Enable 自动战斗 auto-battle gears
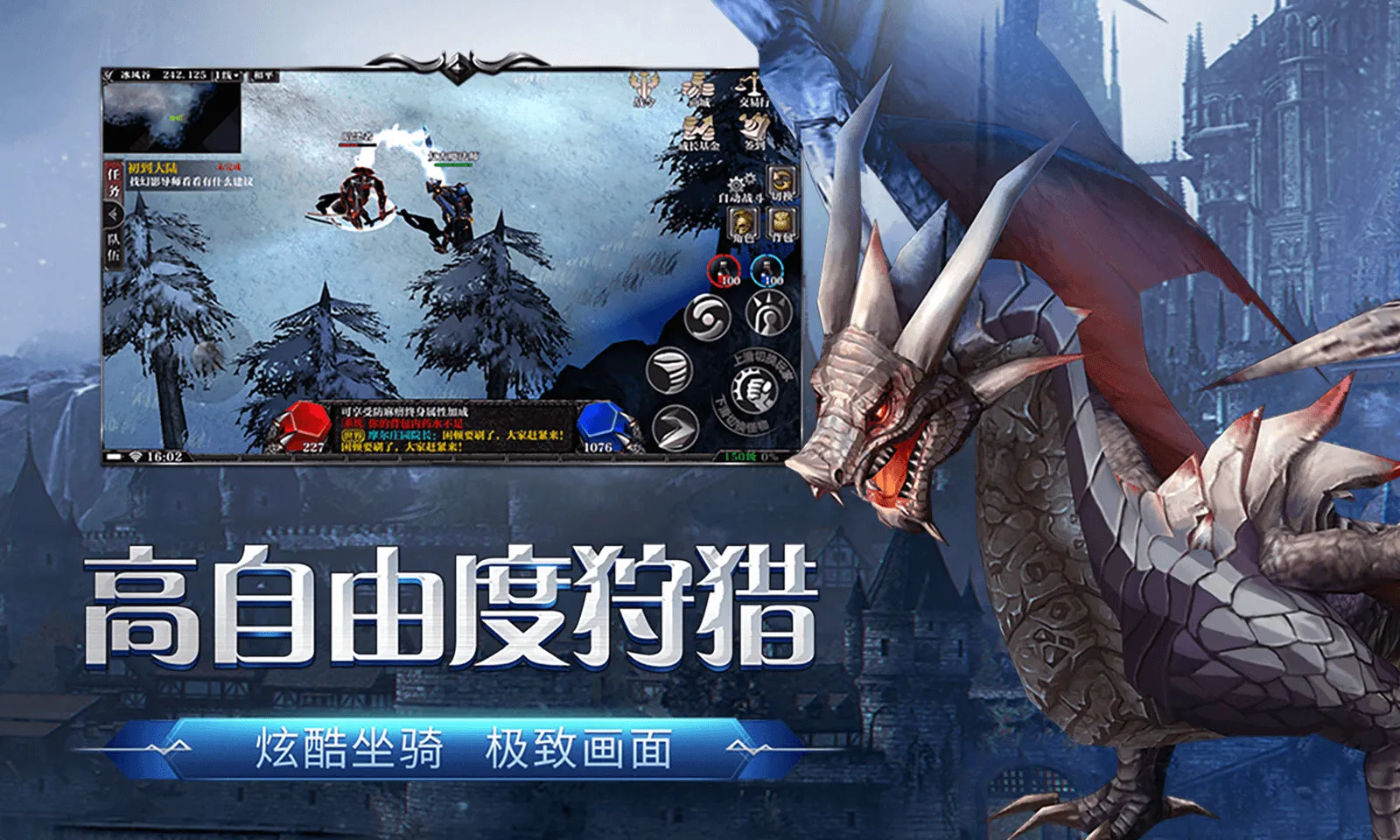Screen dimensions: 1400x840 coord(738,184)
